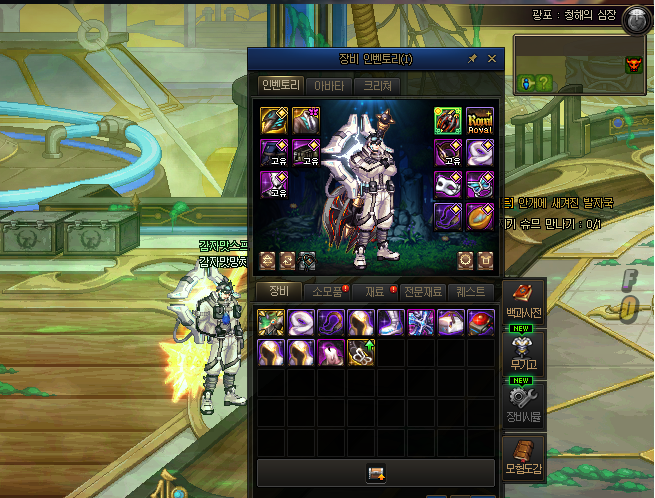Screen dimensions: 655x498
Task: Select the 인벤토리 tab
Action: (279, 86)
